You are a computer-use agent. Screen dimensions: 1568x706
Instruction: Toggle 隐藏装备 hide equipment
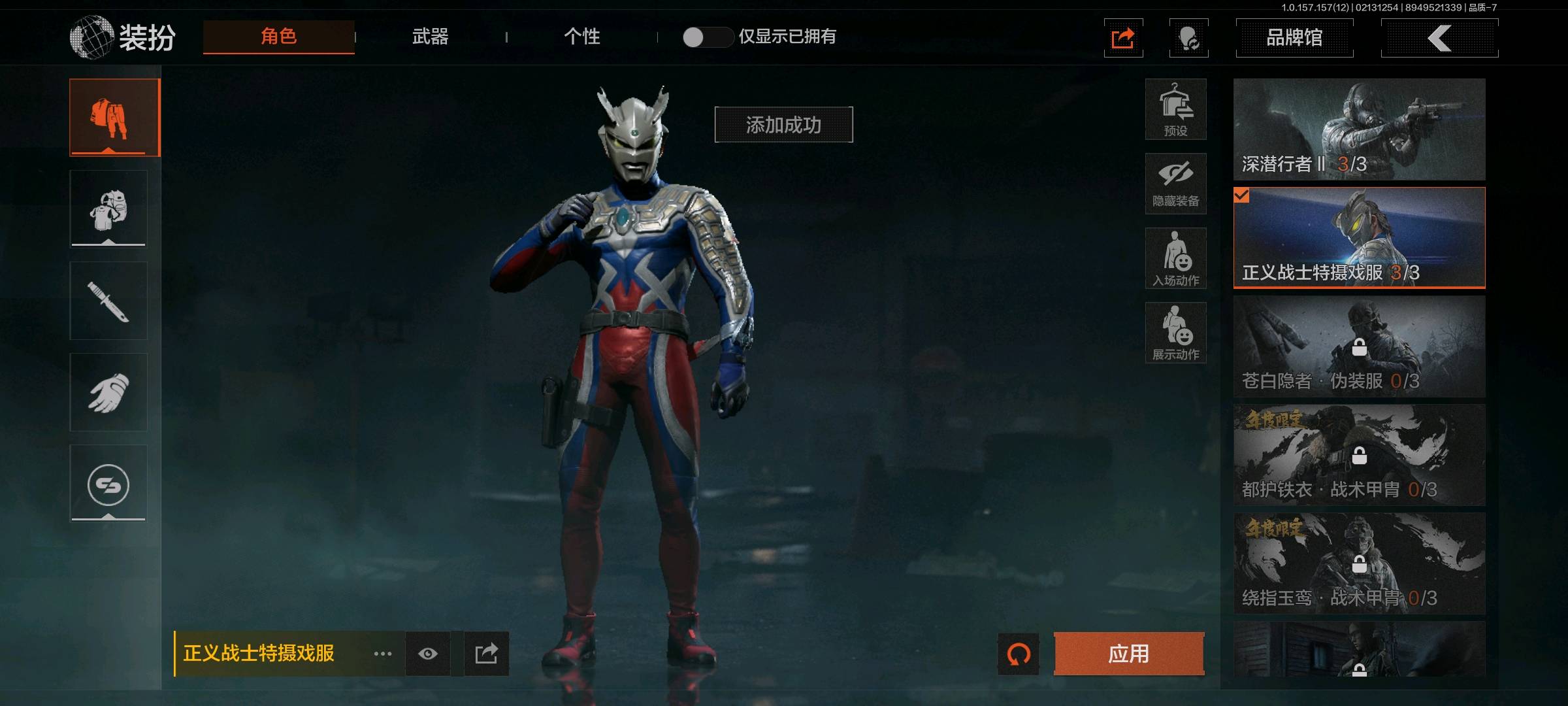[1175, 184]
